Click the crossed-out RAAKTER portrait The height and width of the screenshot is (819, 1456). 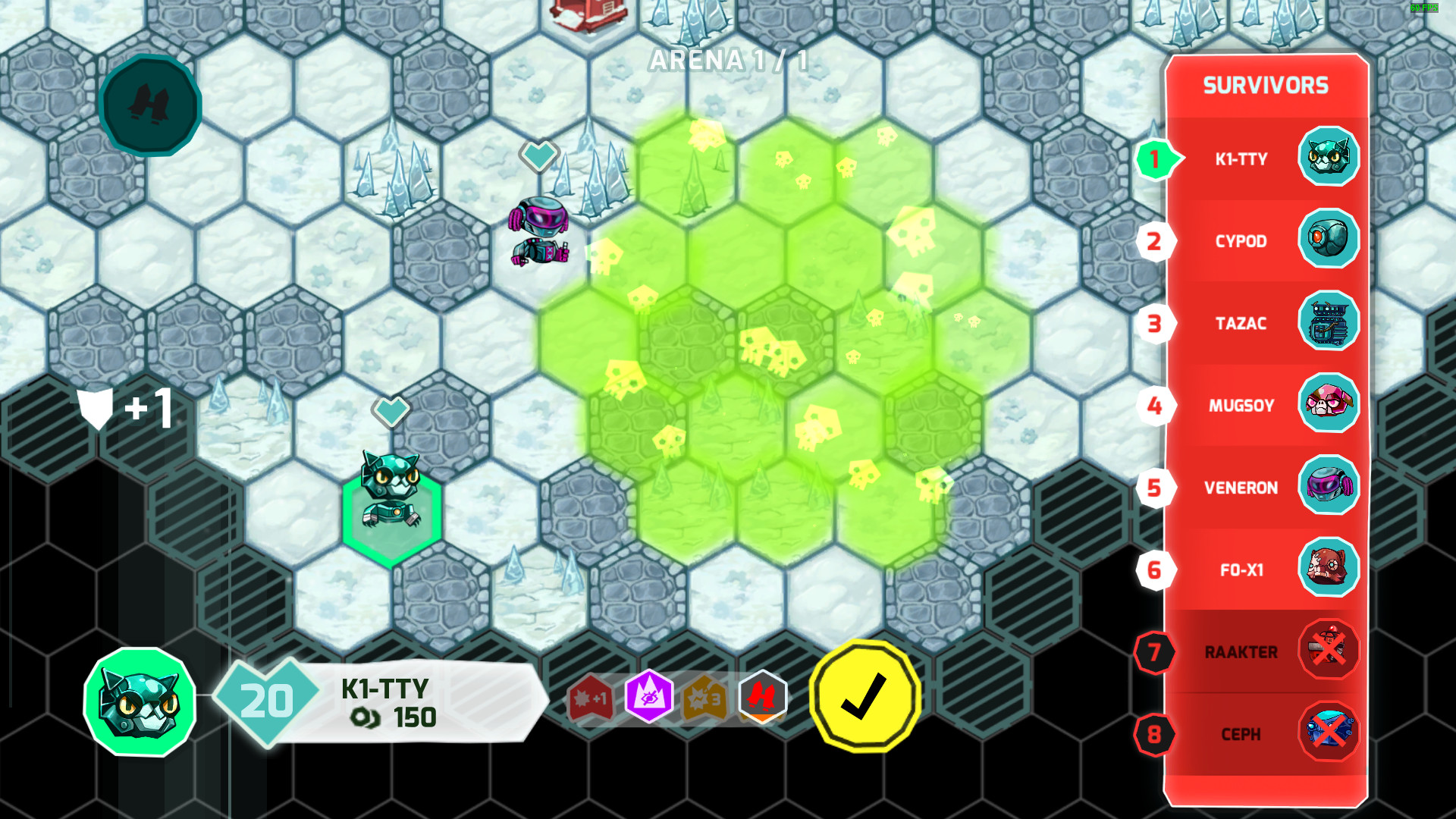click(1328, 651)
